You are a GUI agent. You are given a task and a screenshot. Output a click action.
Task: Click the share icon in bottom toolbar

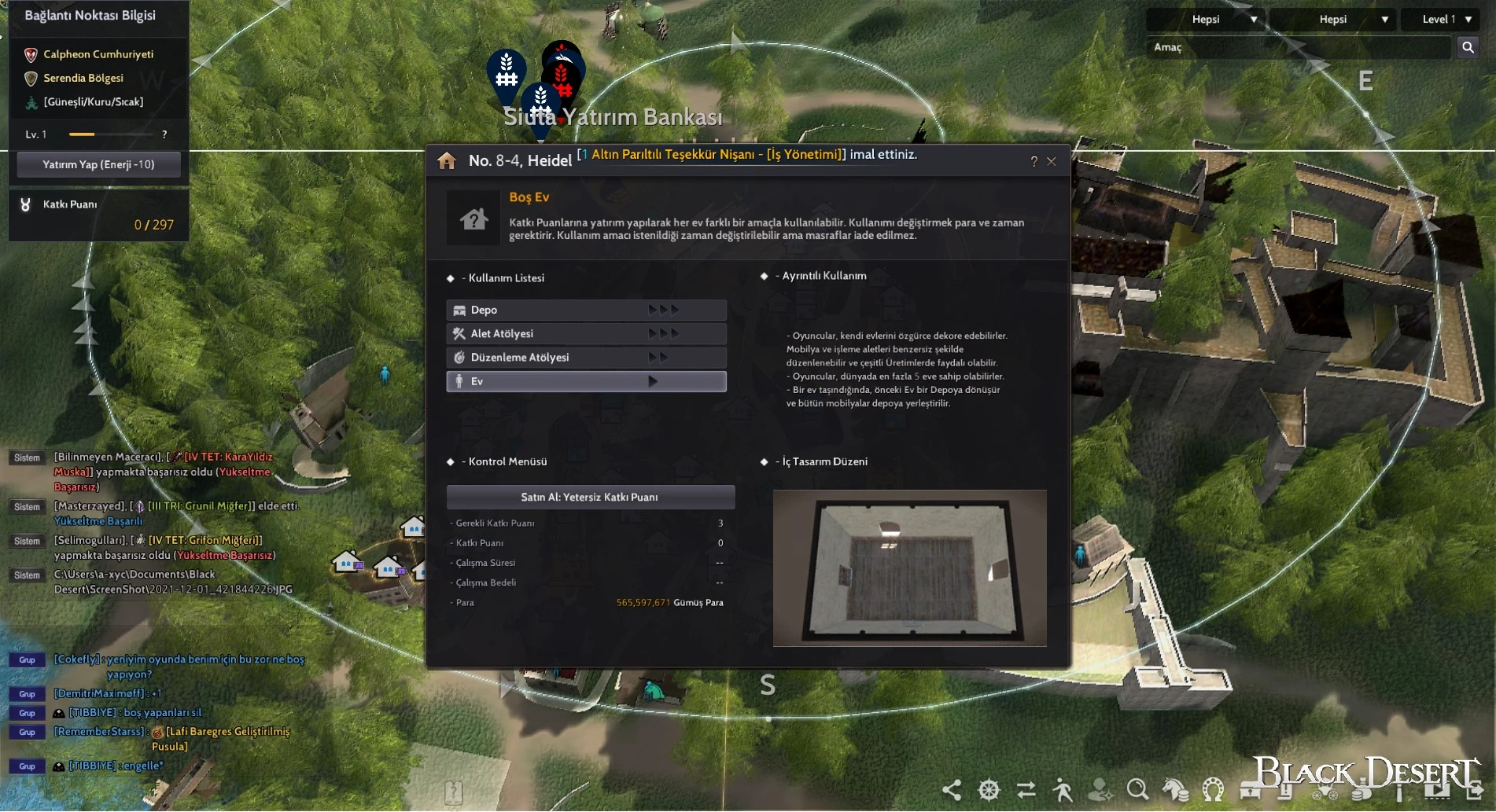(x=952, y=789)
